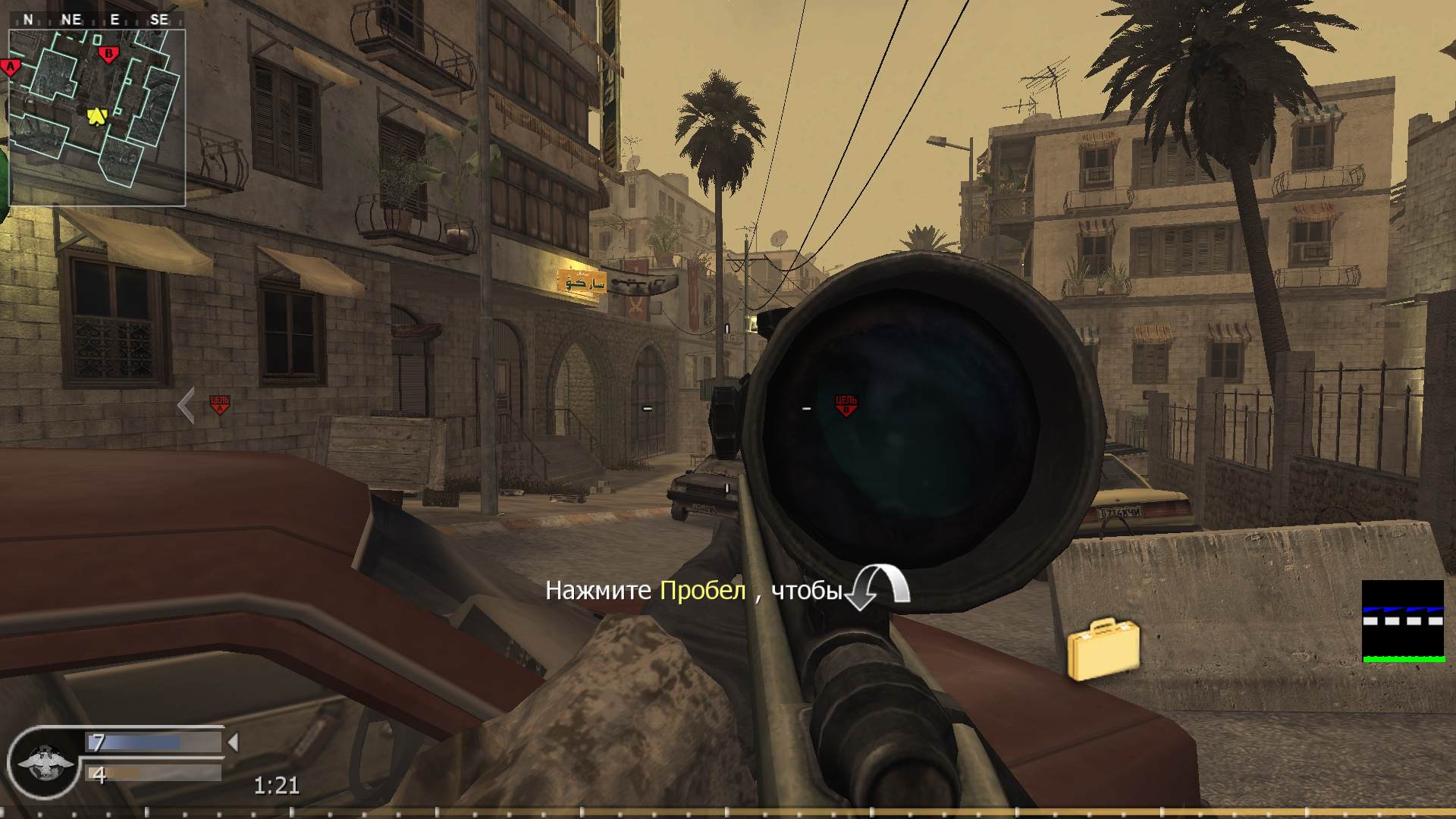Select the SE heading on the compass

159,20
